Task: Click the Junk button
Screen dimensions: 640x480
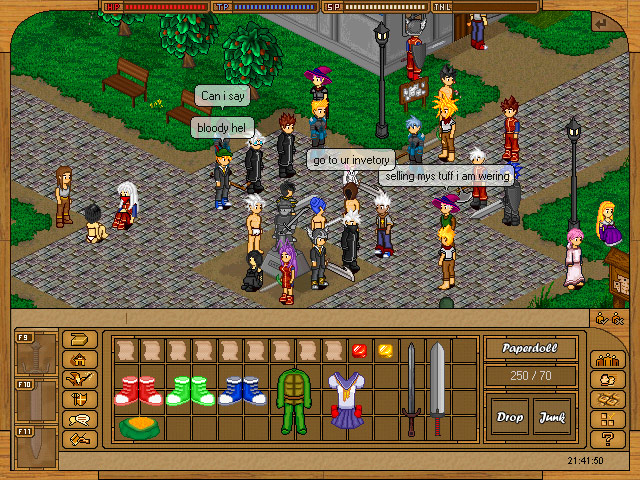Action: coord(551,416)
